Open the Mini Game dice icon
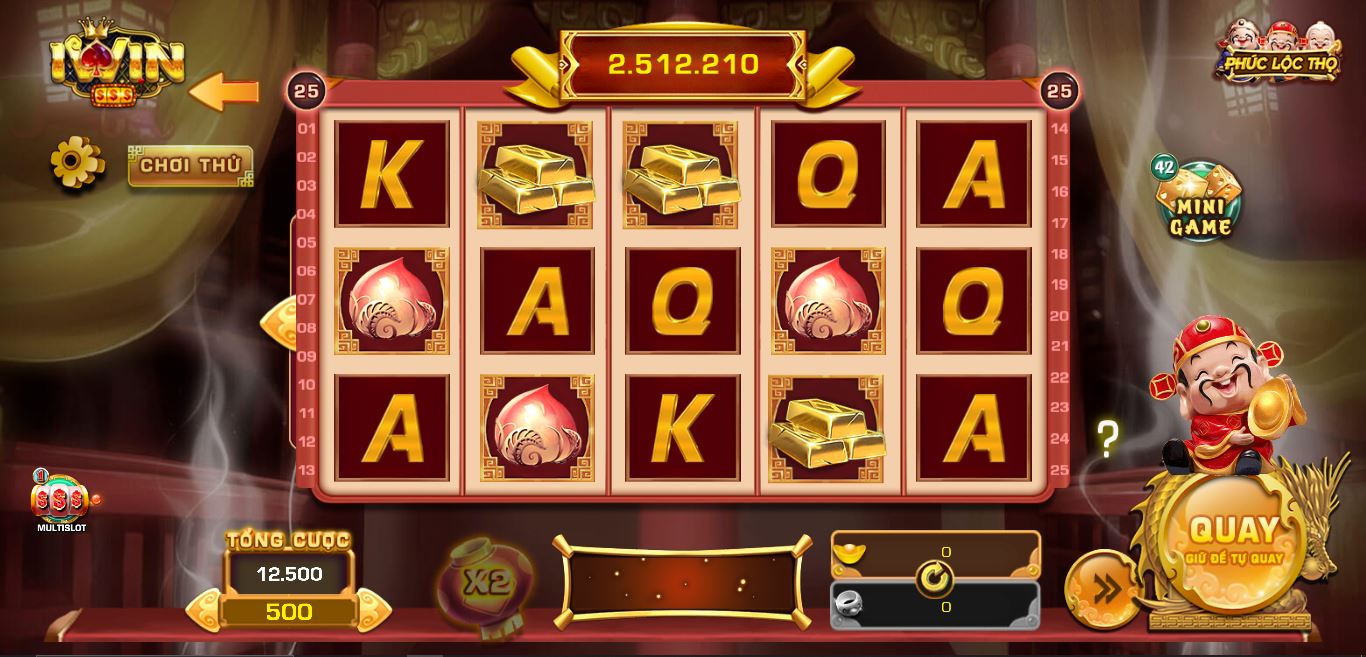Screen dimensions: 1366x657 pyautogui.click(x=1199, y=202)
